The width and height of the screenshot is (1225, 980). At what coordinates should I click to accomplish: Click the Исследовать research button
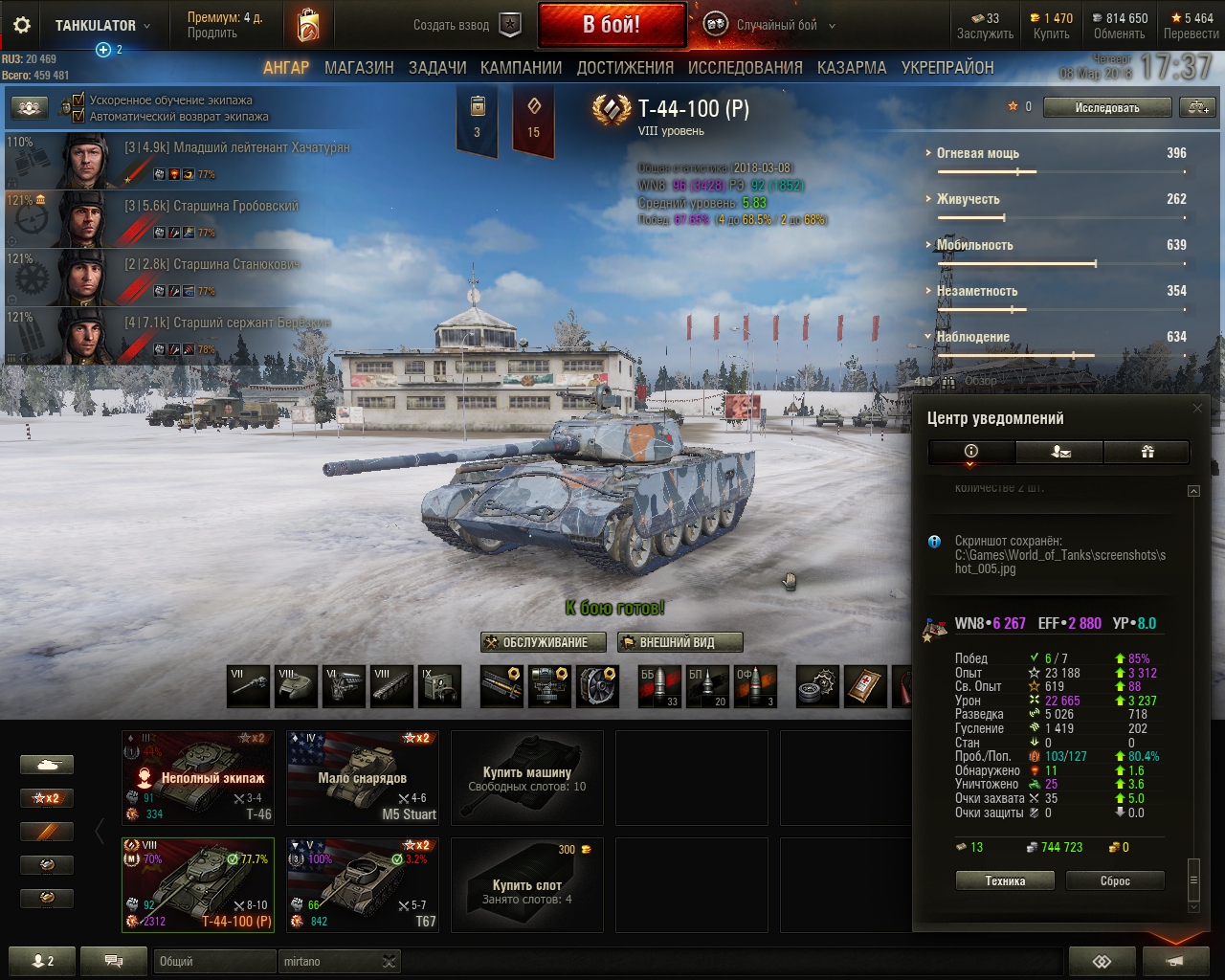pos(1107,108)
